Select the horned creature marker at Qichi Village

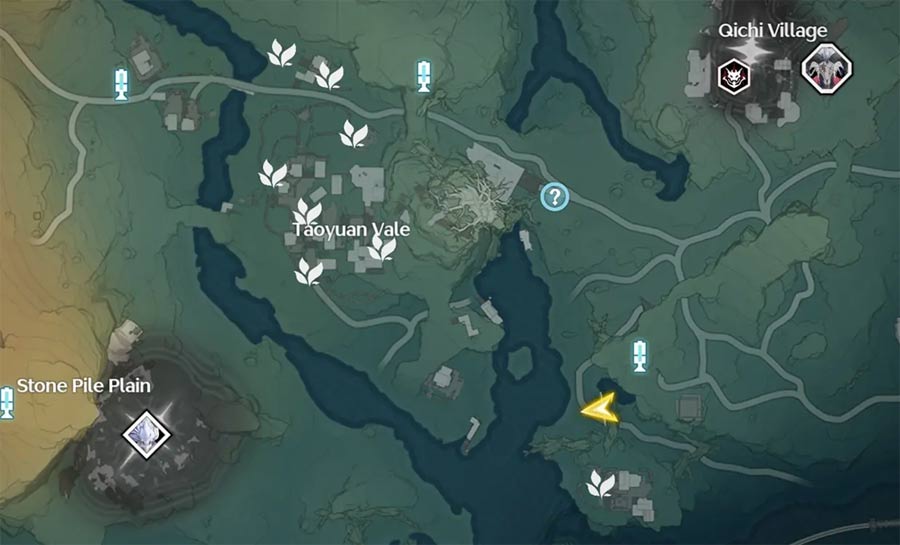(x=826, y=69)
